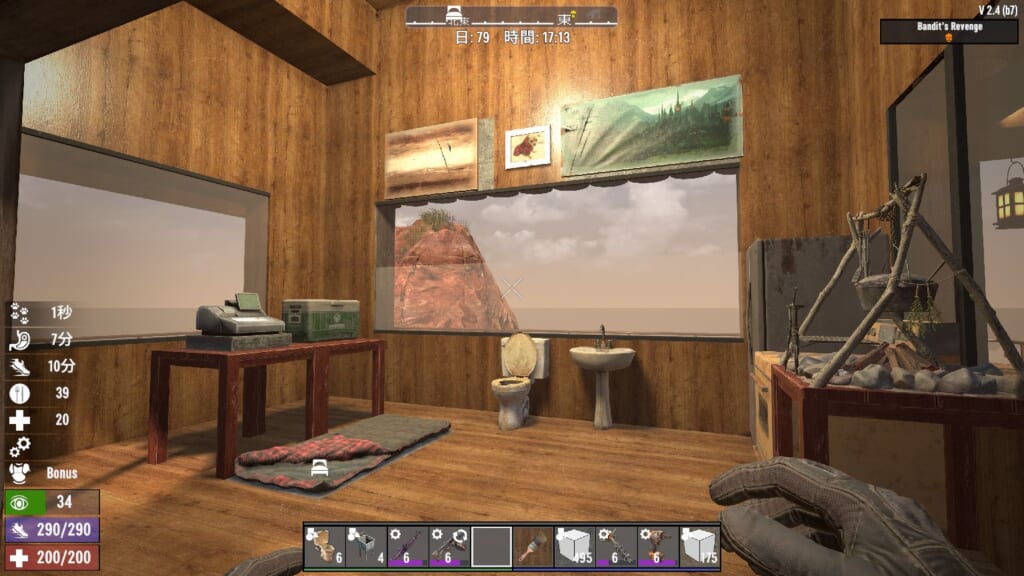1024x576 pixels.
Task: Click the fork and plate buff icon
Action: (x=19, y=393)
